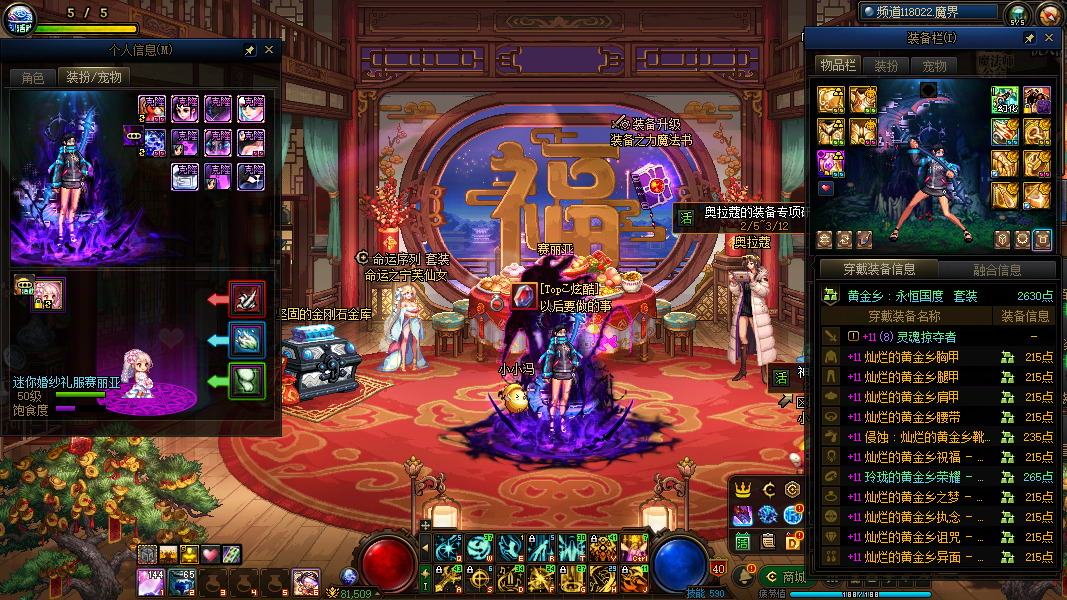This screenshot has width=1067, height=600.
Task: Switch to the 角色 character tab
Action: click(33, 77)
